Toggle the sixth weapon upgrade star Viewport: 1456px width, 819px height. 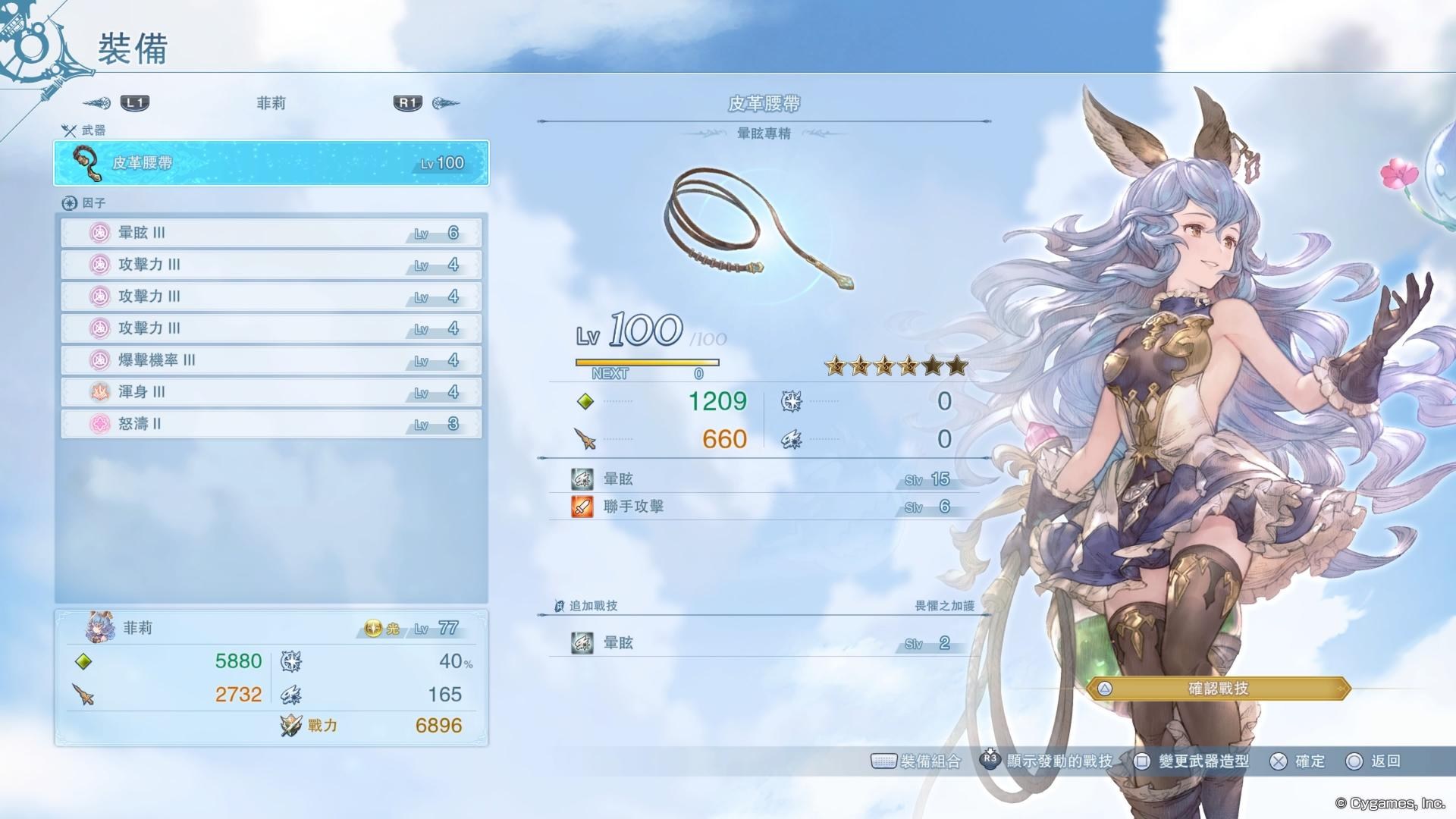tap(957, 366)
